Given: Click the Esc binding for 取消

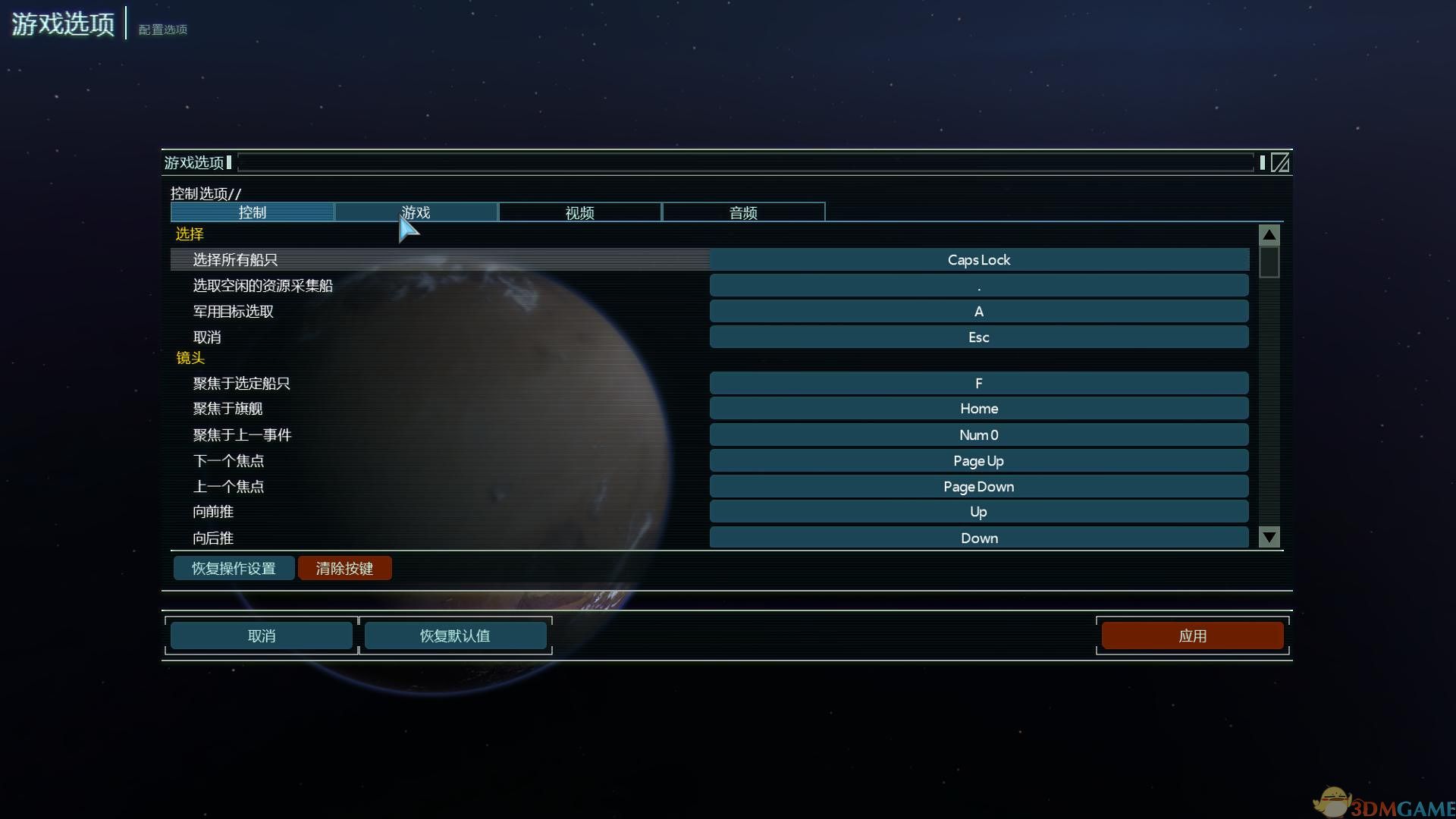Looking at the screenshot, I should [x=978, y=337].
